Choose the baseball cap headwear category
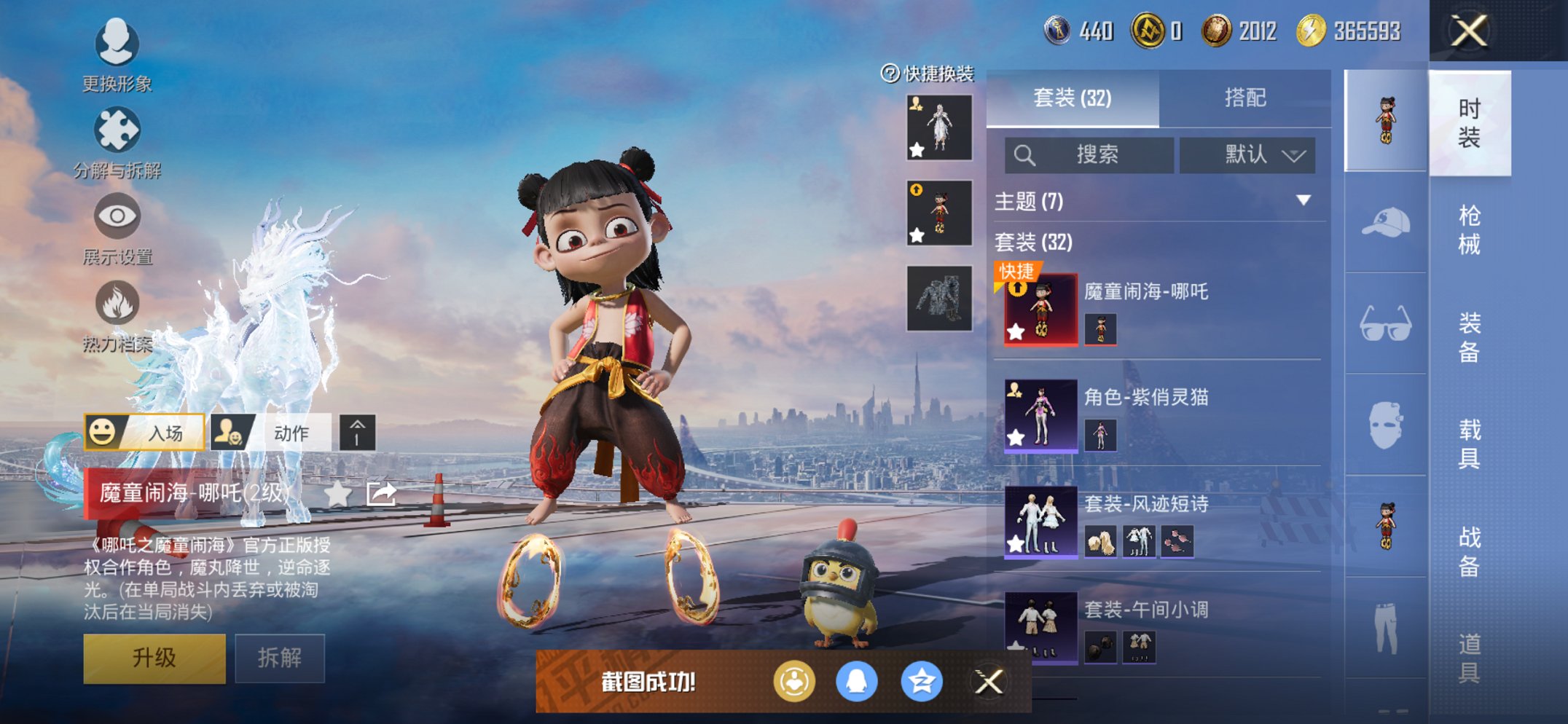Viewport: 1568px width, 724px height. pos(1385,223)
